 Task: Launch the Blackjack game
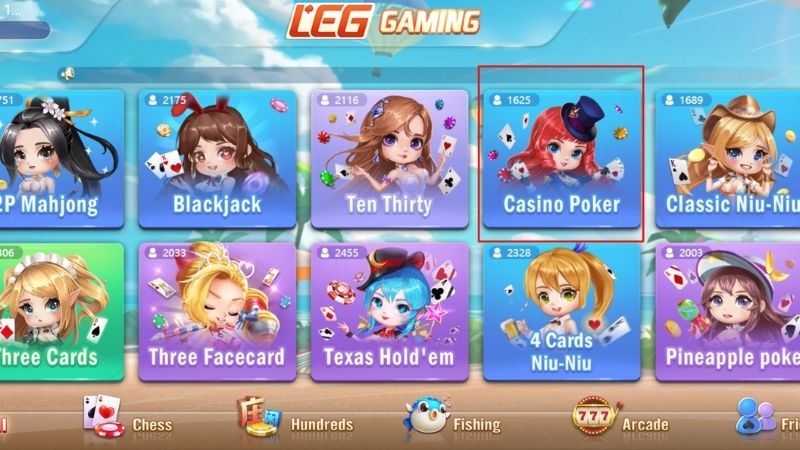[217, 160]
